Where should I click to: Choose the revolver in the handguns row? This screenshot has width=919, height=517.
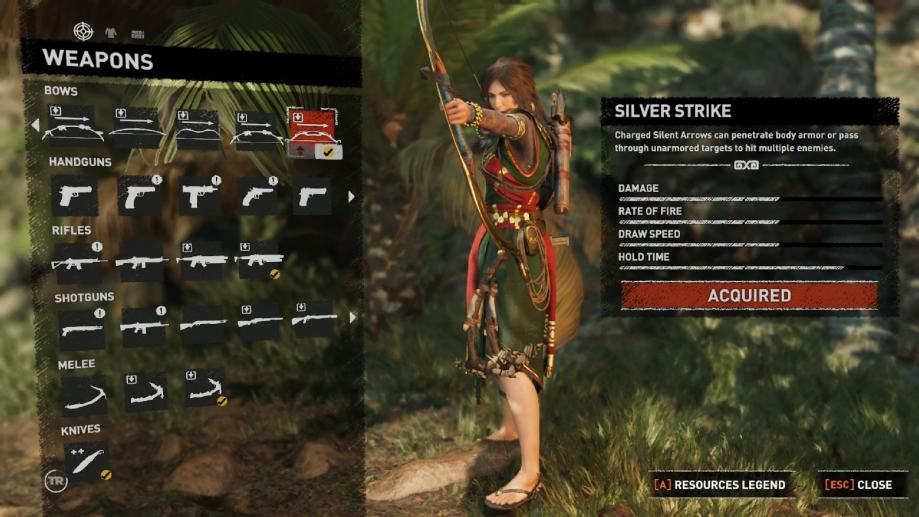(x=257, y=196)
